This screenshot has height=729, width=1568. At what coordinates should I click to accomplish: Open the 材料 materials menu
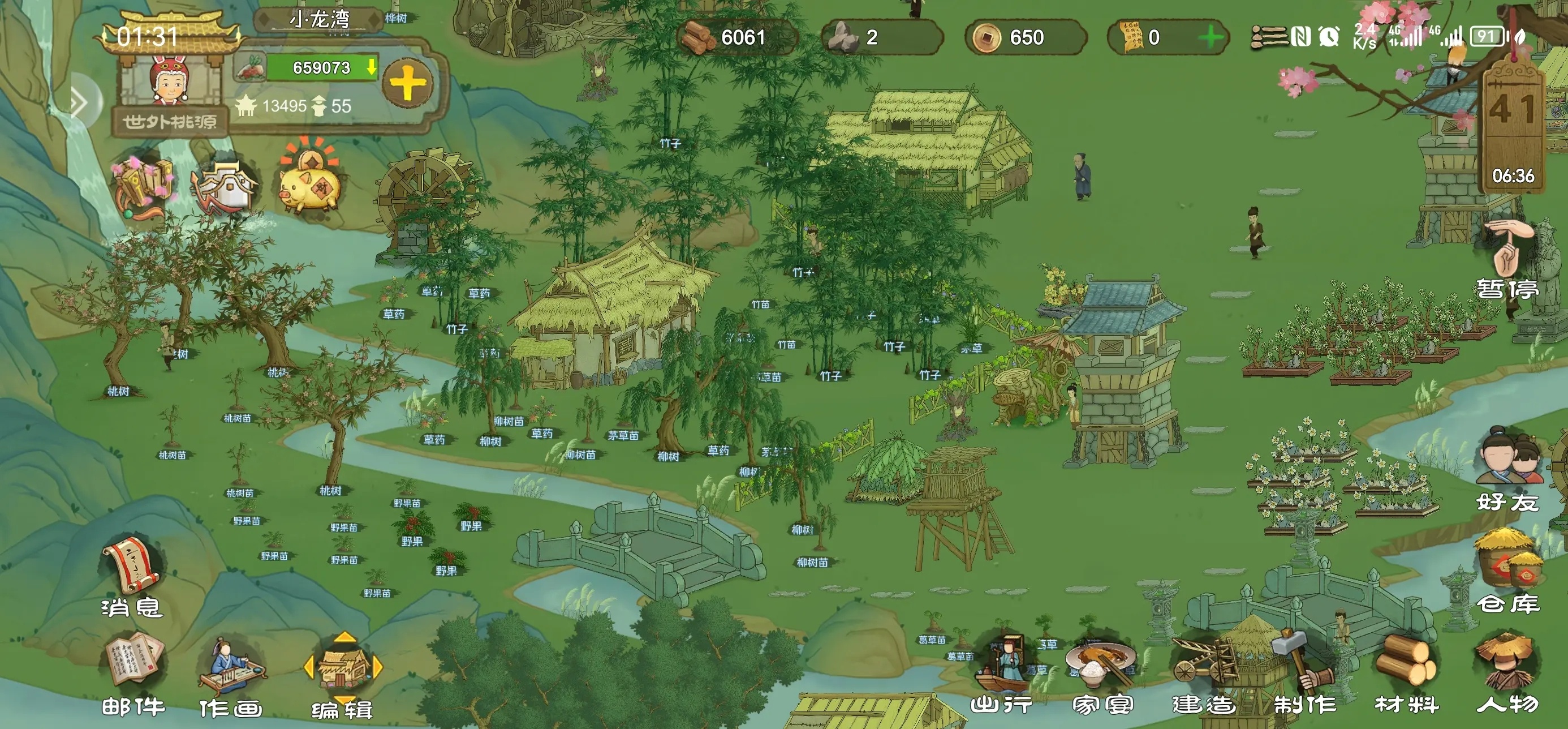[x=1407, y=673]
